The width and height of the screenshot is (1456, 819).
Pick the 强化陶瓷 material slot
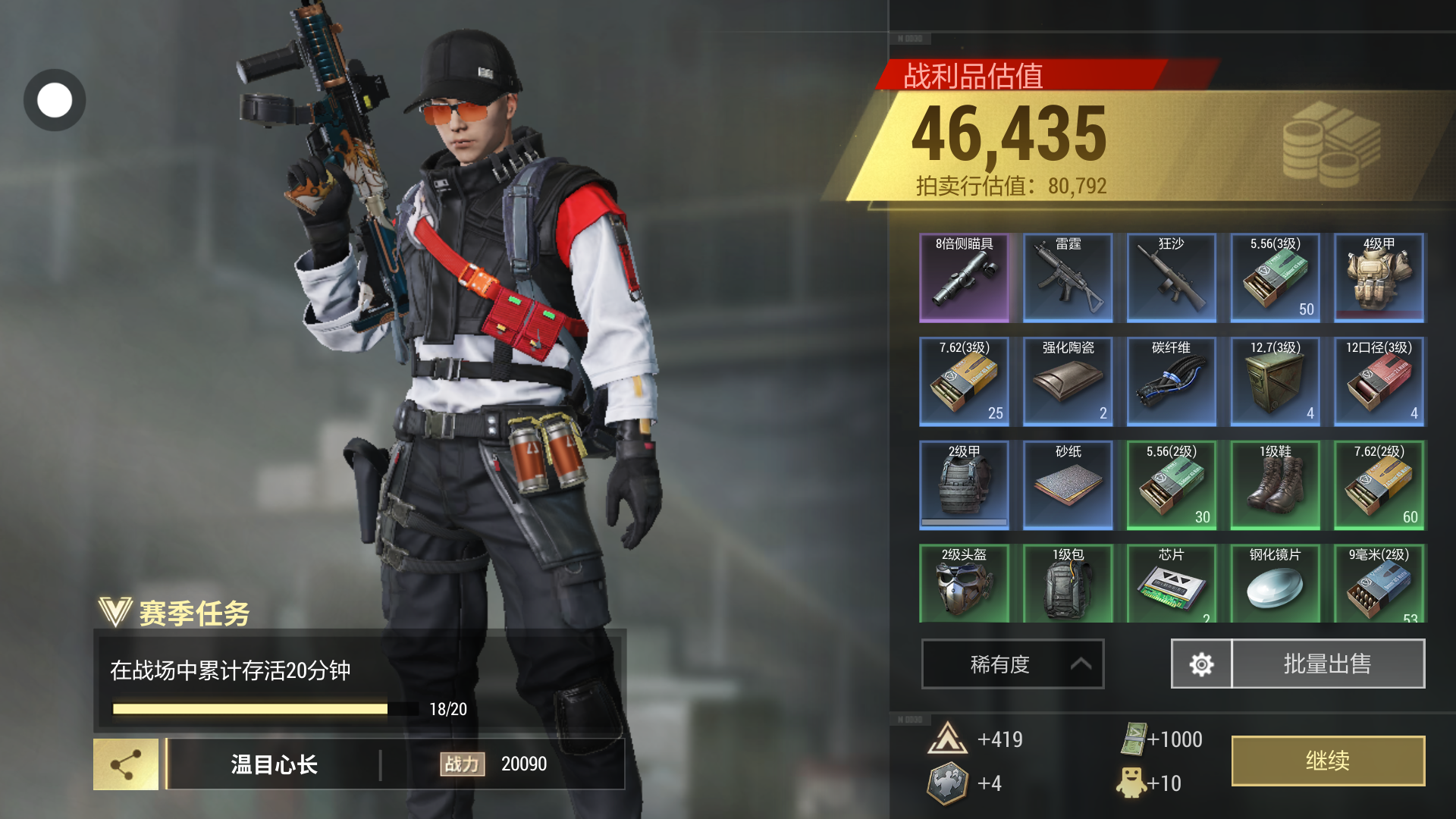coord(1068,381)
